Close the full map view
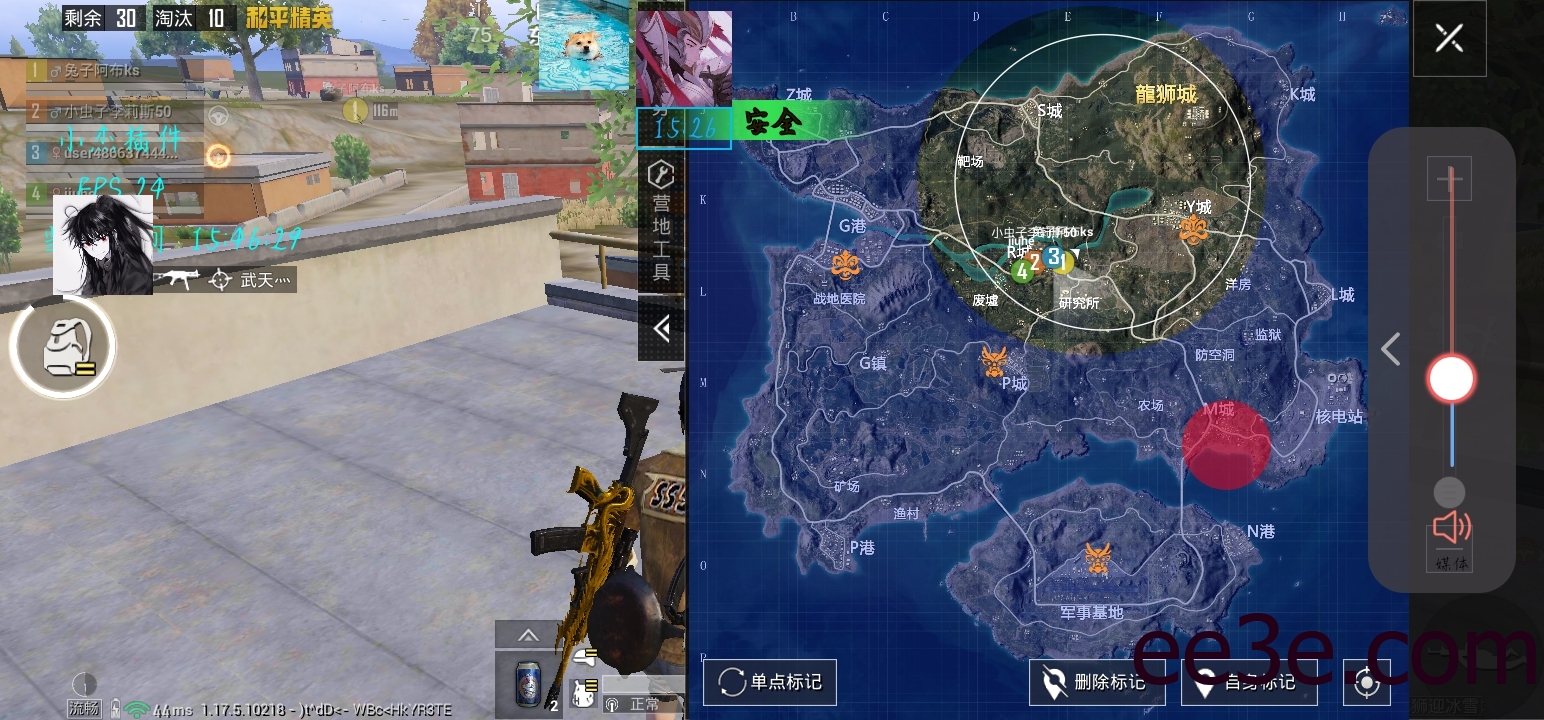Viewport: 1544px width, 720px height. 1449,39
